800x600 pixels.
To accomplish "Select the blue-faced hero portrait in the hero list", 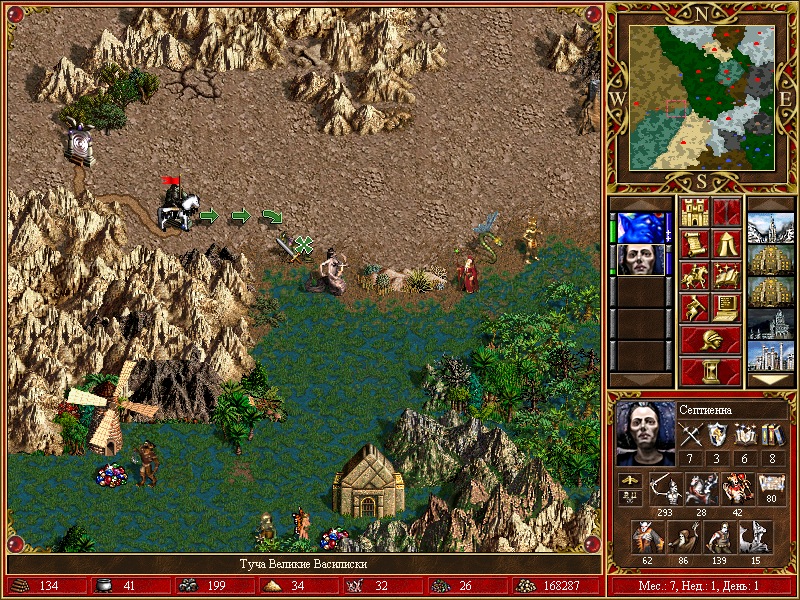I will 640,228.
